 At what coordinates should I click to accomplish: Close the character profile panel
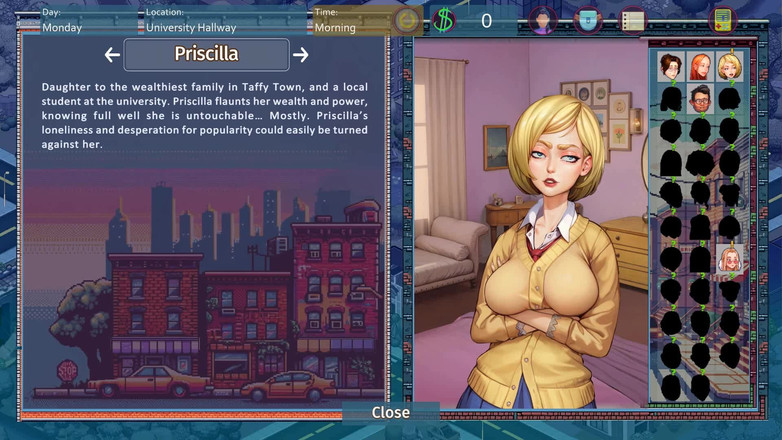click(x=390, y=412)
